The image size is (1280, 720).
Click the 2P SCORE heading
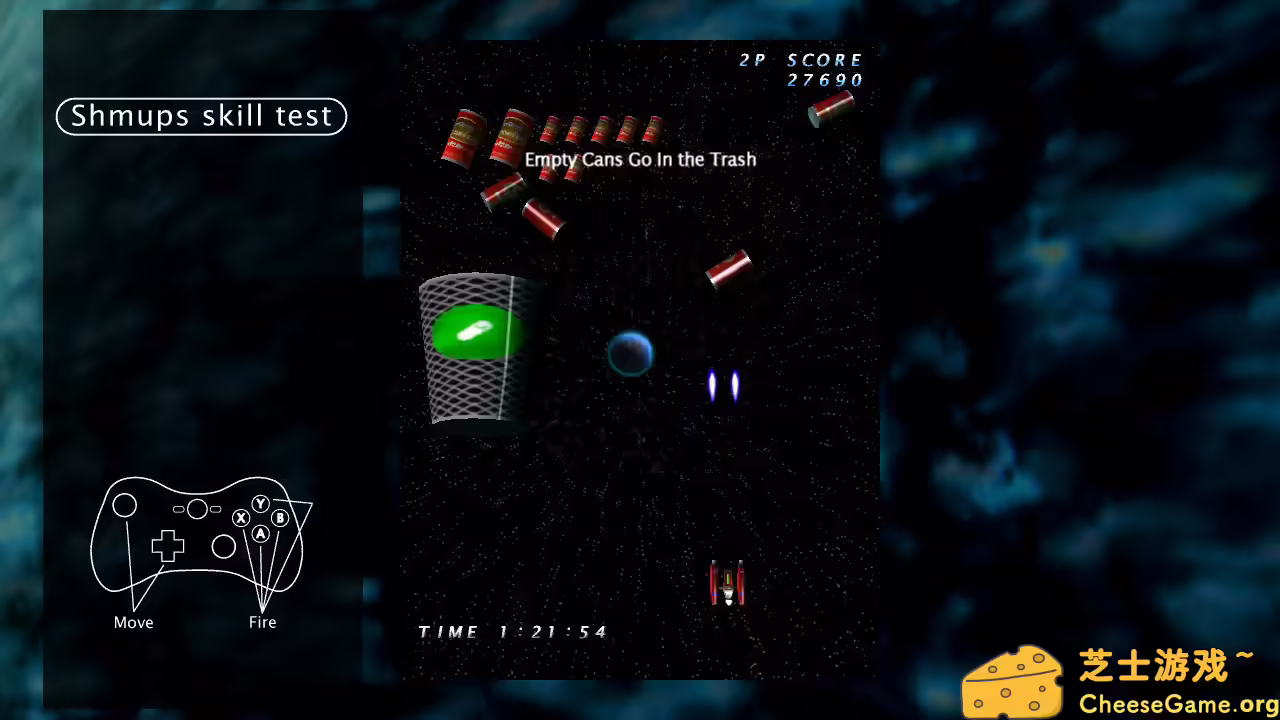[x=803, y=60]
